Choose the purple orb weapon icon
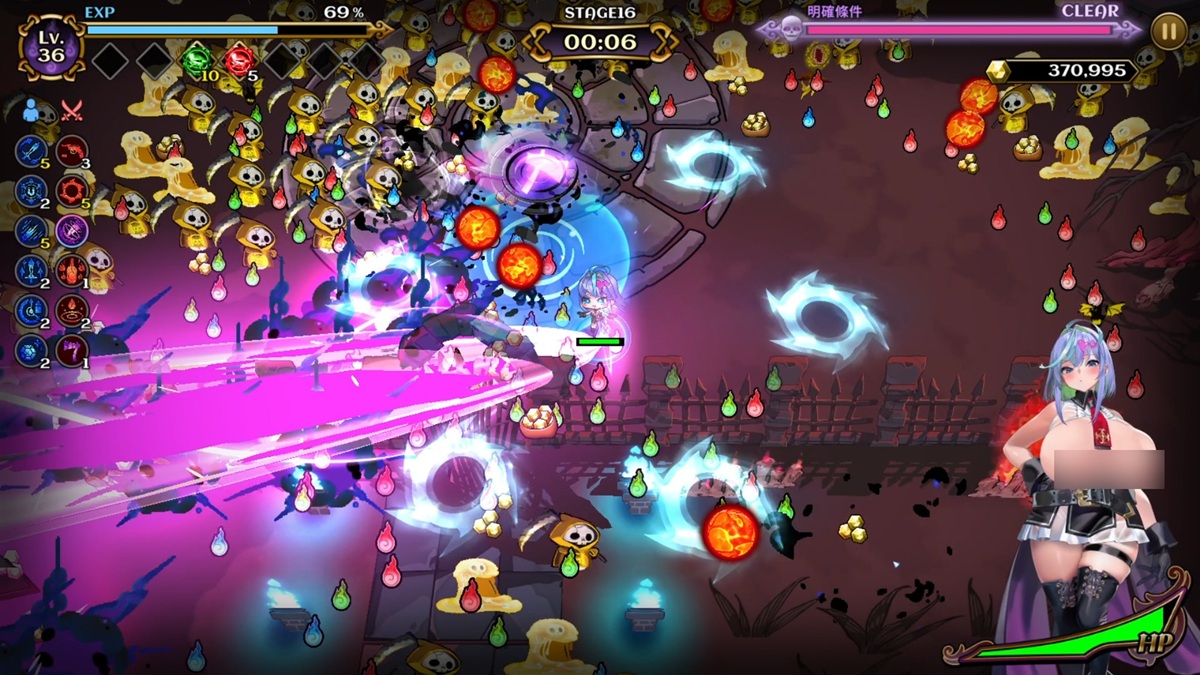 point(72,230)
